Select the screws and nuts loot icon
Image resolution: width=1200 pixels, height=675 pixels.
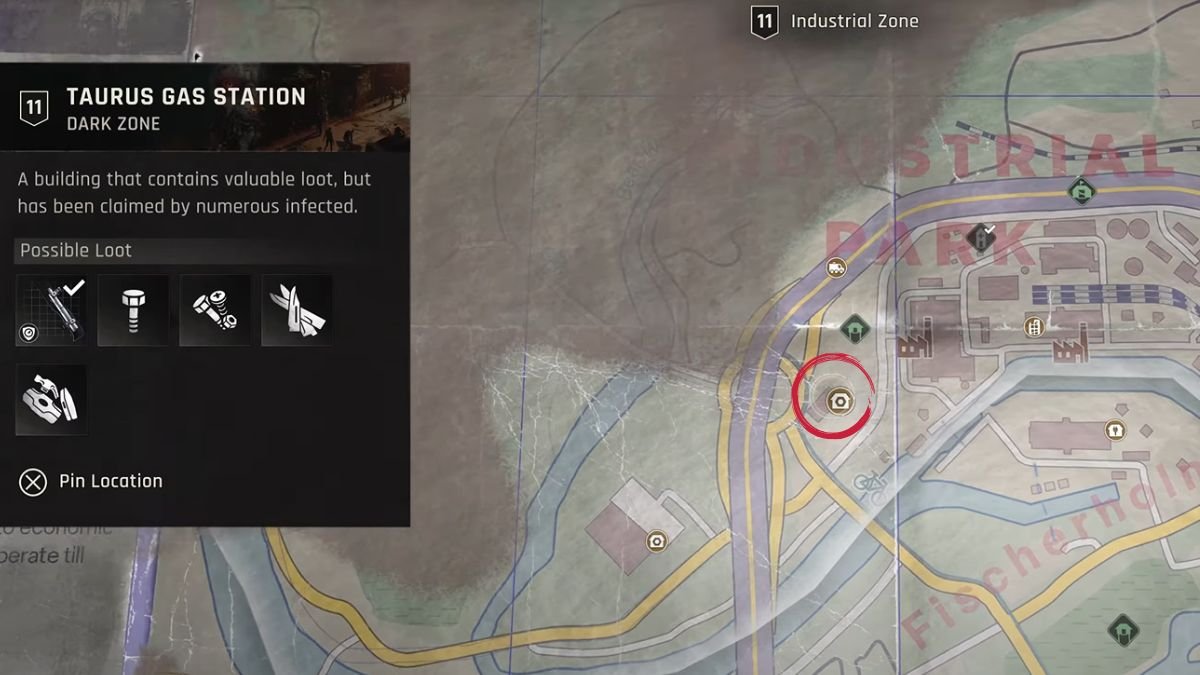(215, 311)
